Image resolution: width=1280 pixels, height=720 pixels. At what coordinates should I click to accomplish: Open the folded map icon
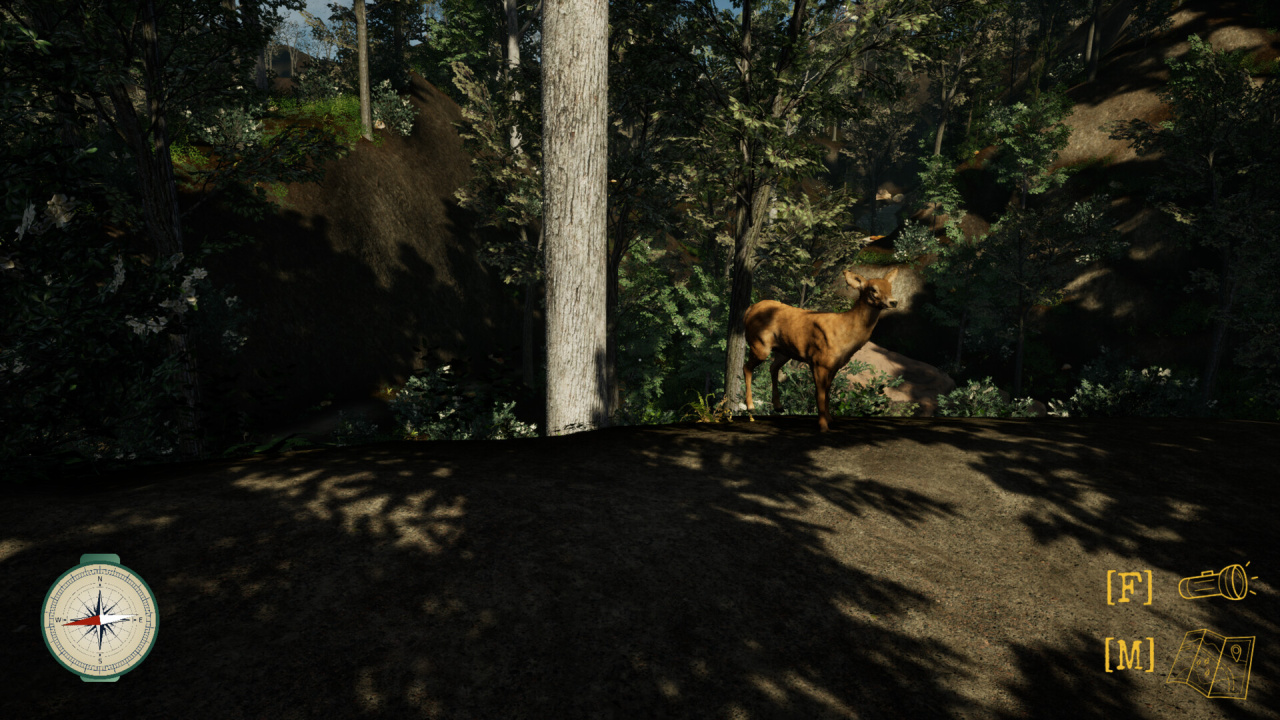pyautogui.click(x=1211, y=662)
